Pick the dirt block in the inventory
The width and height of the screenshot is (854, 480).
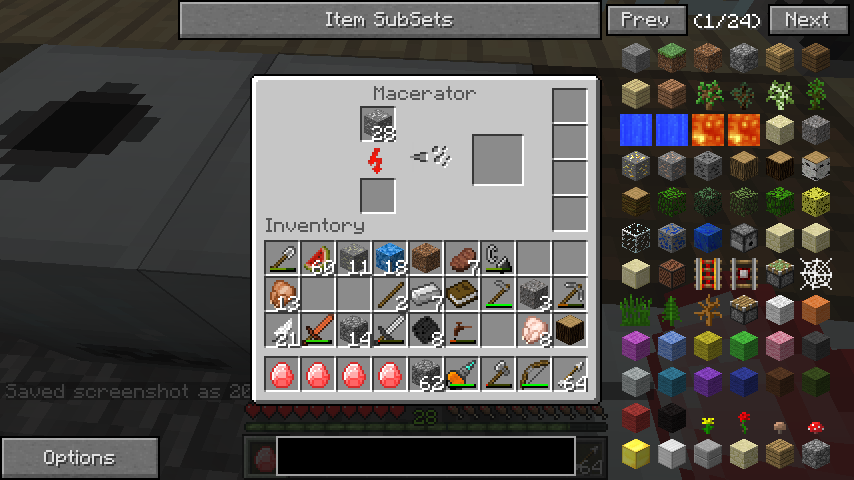(x=426, y=258)
